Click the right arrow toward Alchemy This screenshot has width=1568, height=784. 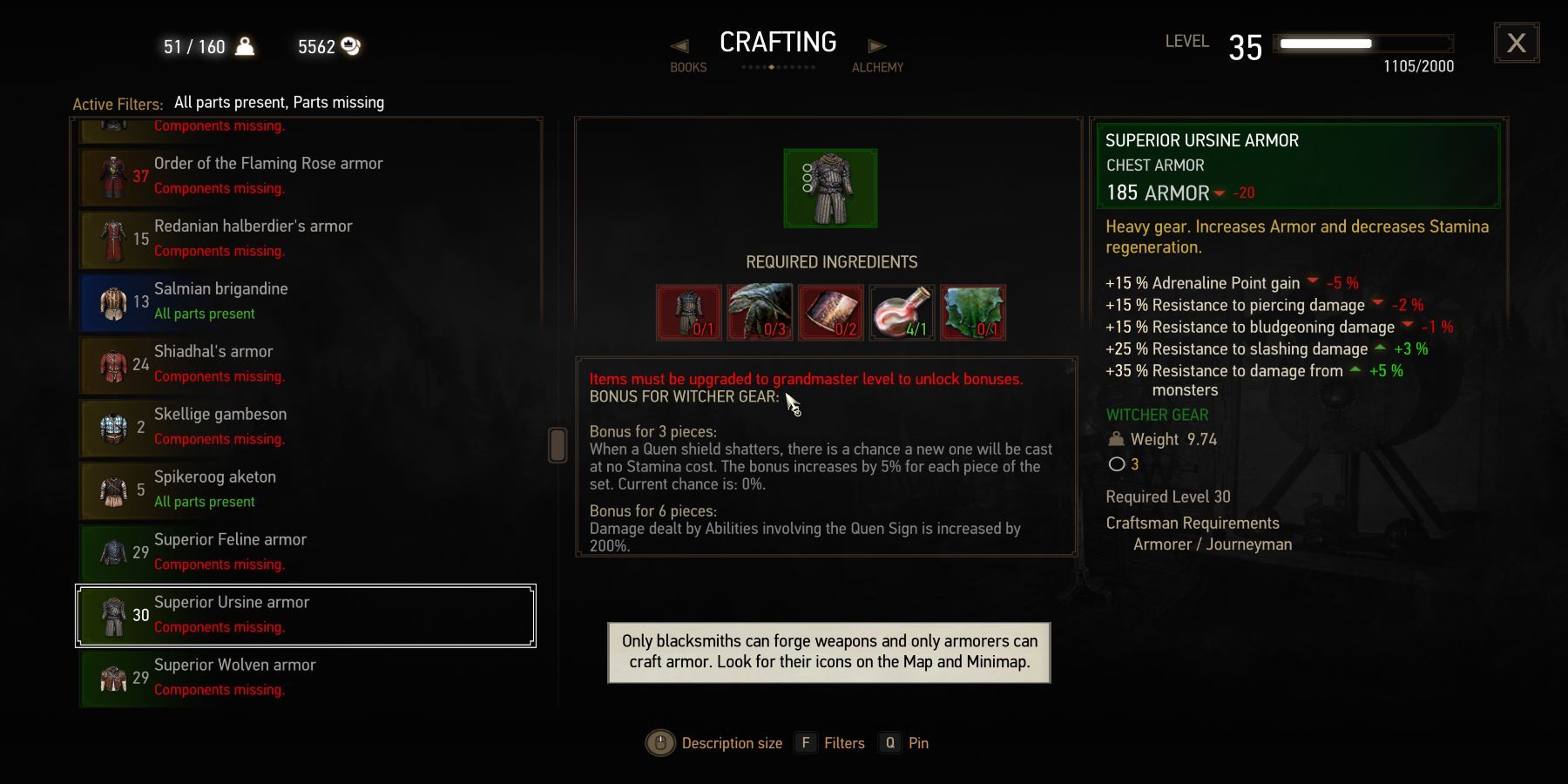875,45
